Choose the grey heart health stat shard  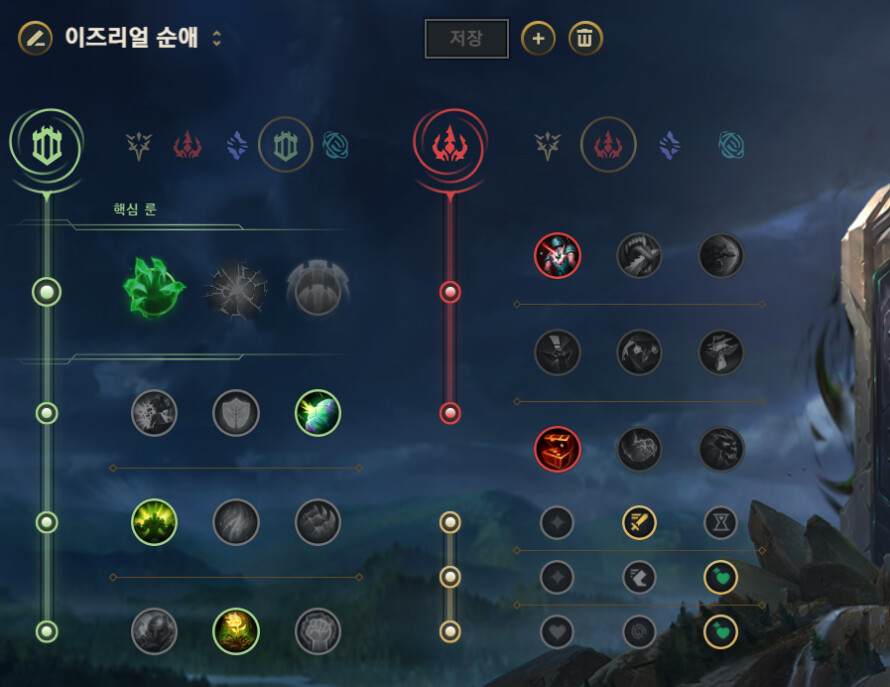pos(557,631)
